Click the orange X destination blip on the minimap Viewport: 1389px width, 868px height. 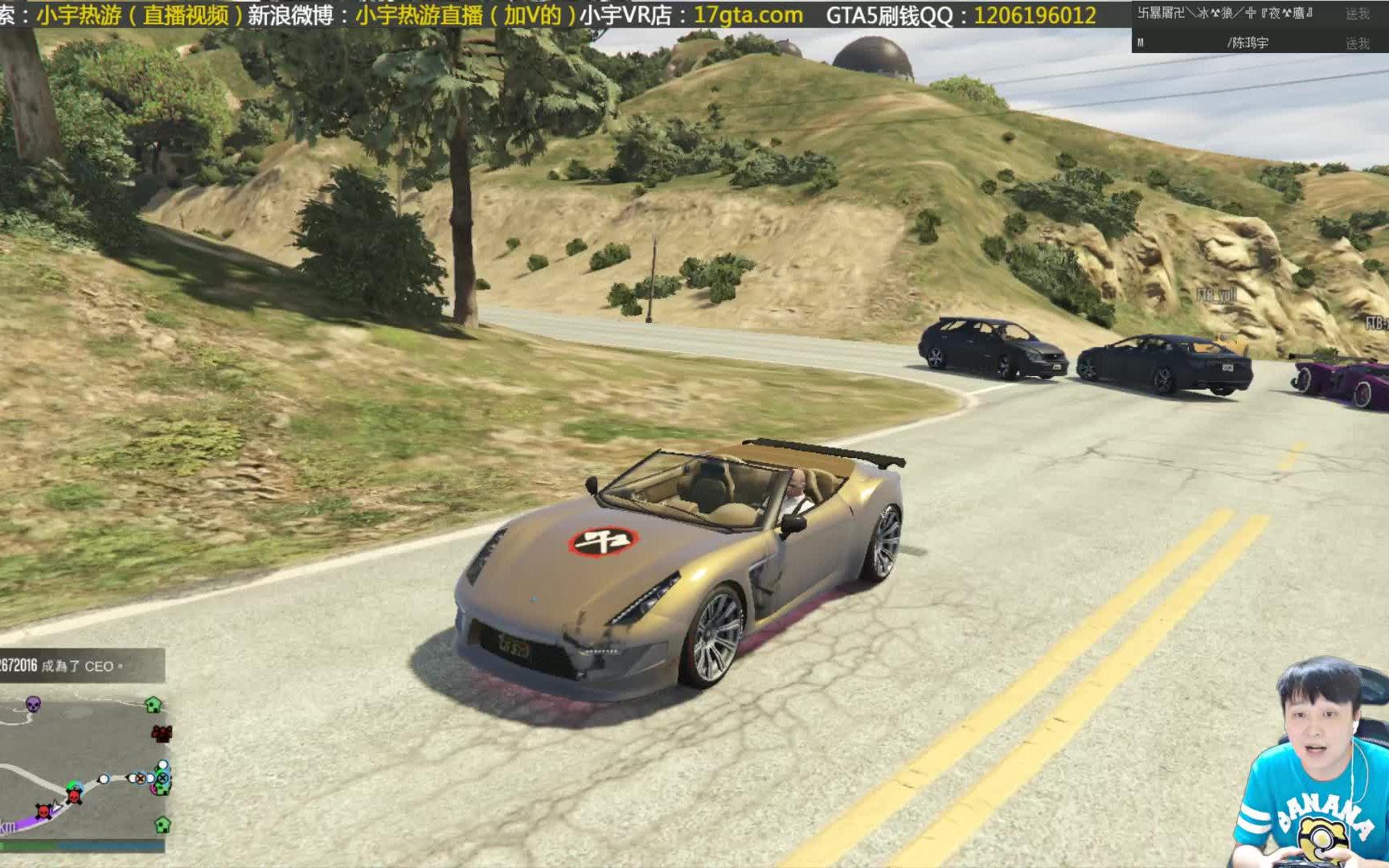(x=141, y=779)
